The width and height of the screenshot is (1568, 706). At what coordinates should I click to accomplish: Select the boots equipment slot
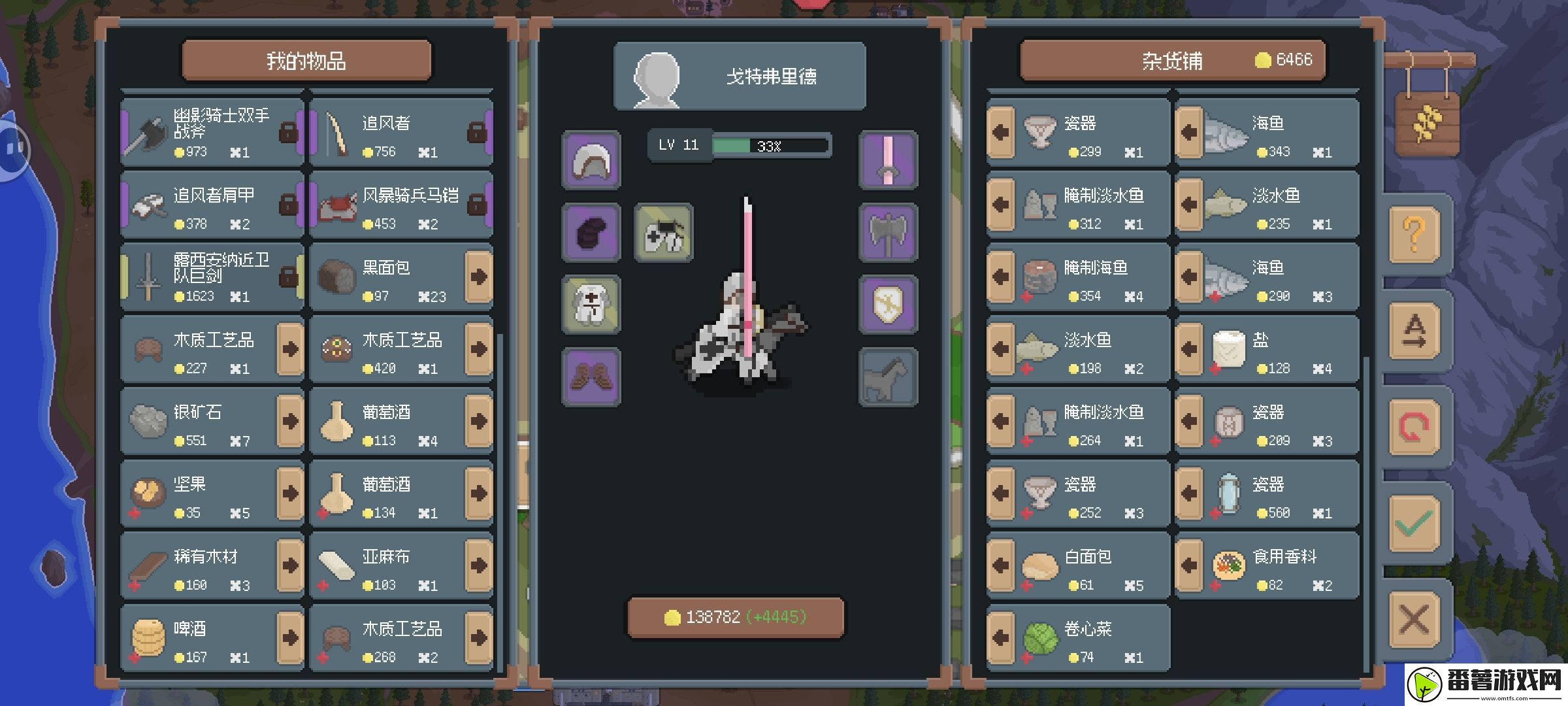coord(591,377)
